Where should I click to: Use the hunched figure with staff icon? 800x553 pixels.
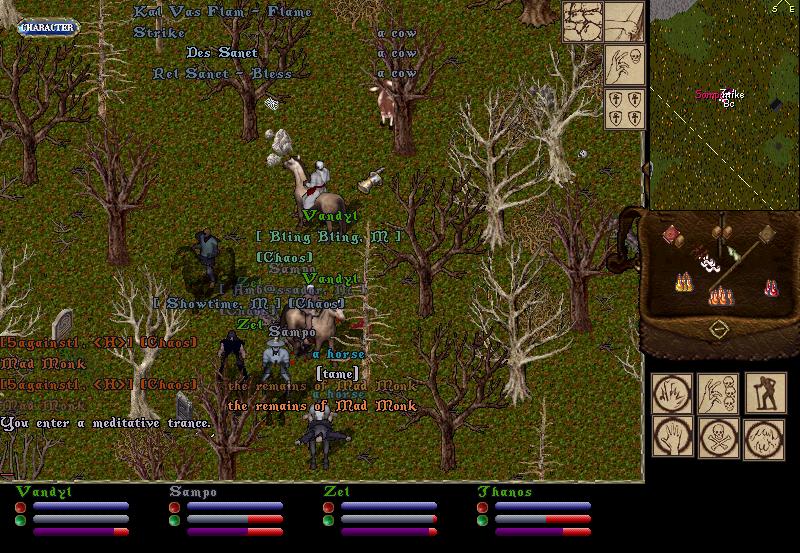[765, 393]
